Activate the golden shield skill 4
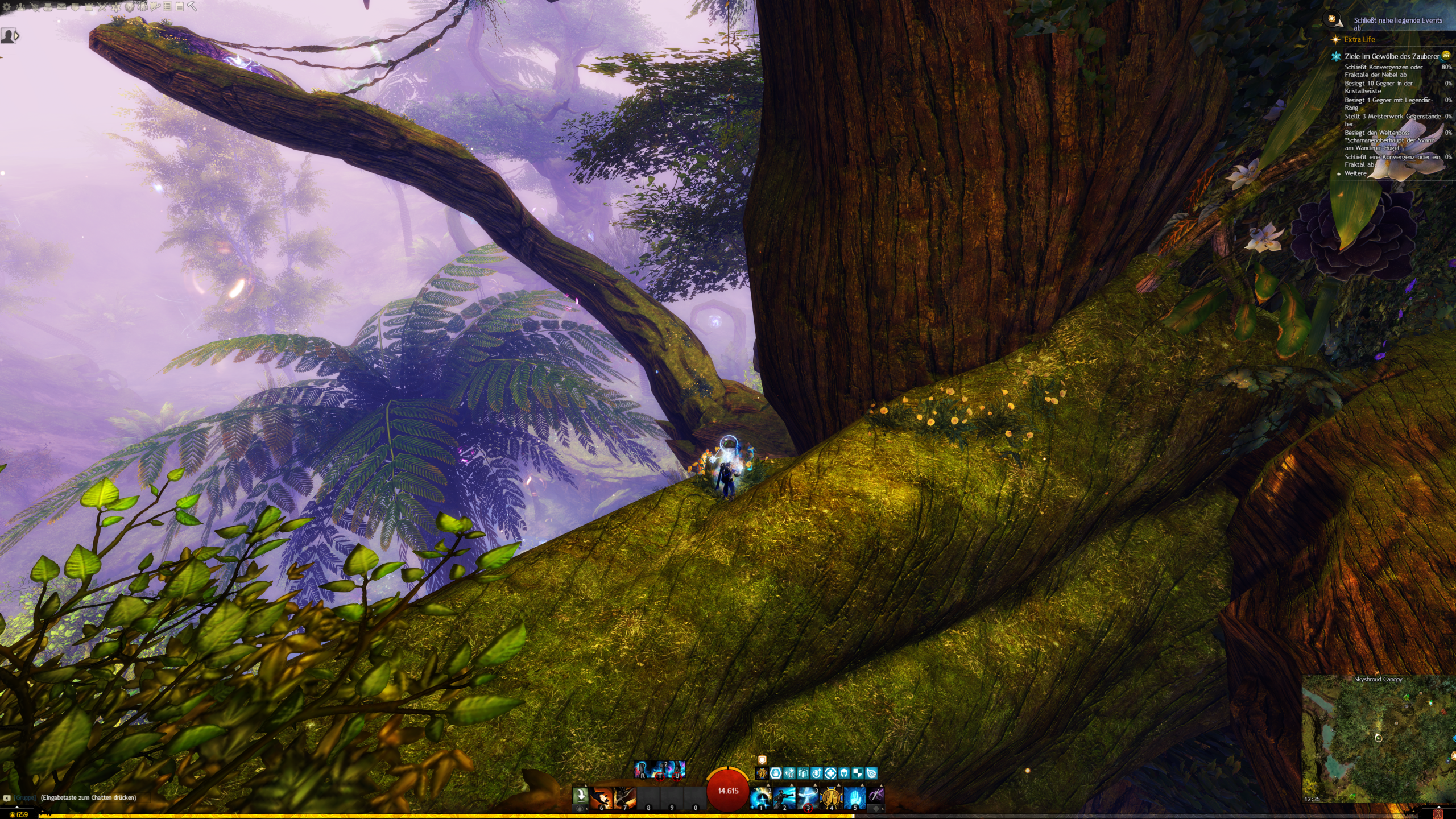This screenshot has width=1456, height=819. (831, 798)
